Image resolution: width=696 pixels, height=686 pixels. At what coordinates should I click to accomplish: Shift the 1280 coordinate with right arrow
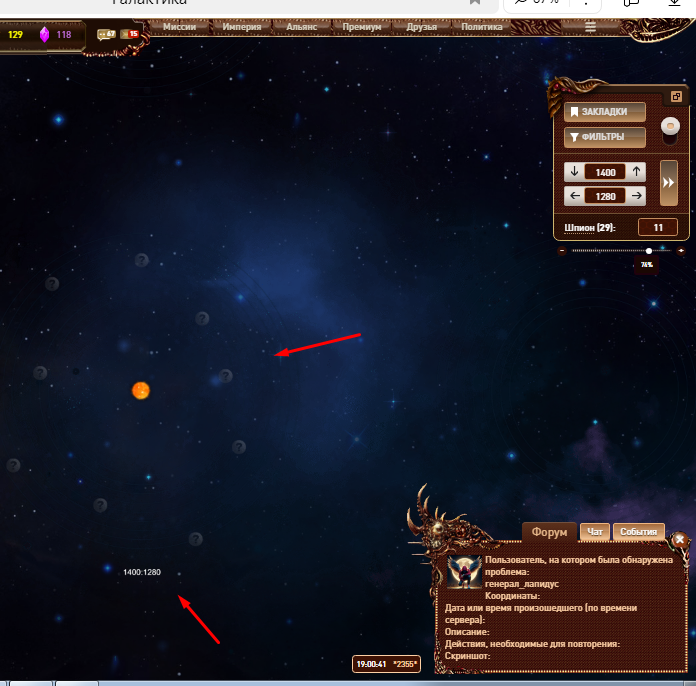(x=637, y=196)
